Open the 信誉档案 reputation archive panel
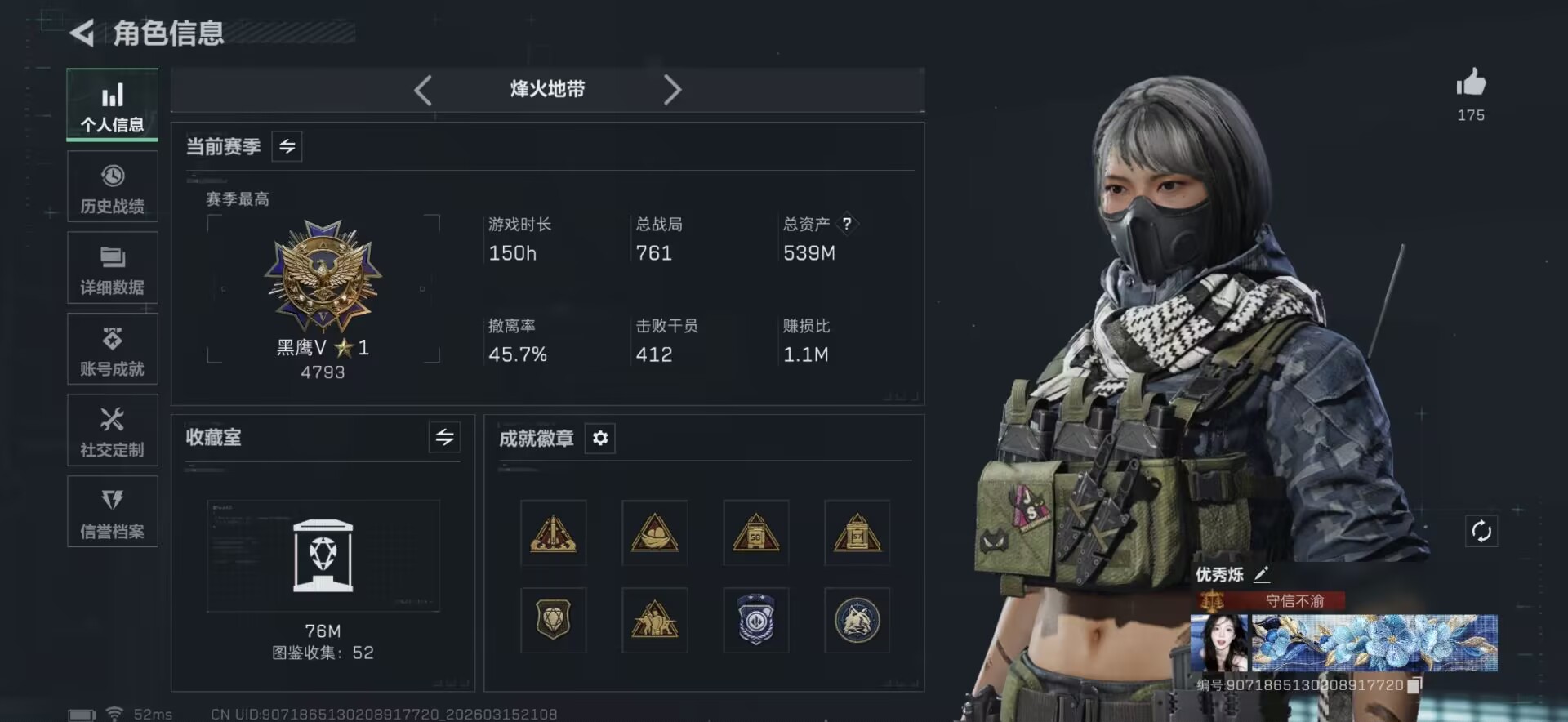The width and height of the screenshot is (1568, 722). [112, 511]
